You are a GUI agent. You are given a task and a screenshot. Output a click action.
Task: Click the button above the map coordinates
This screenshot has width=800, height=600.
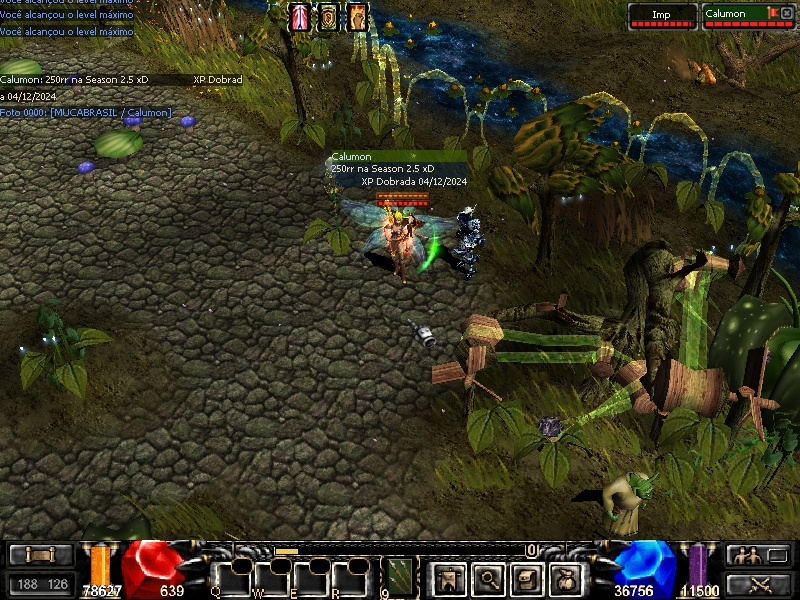coord(41,555)
